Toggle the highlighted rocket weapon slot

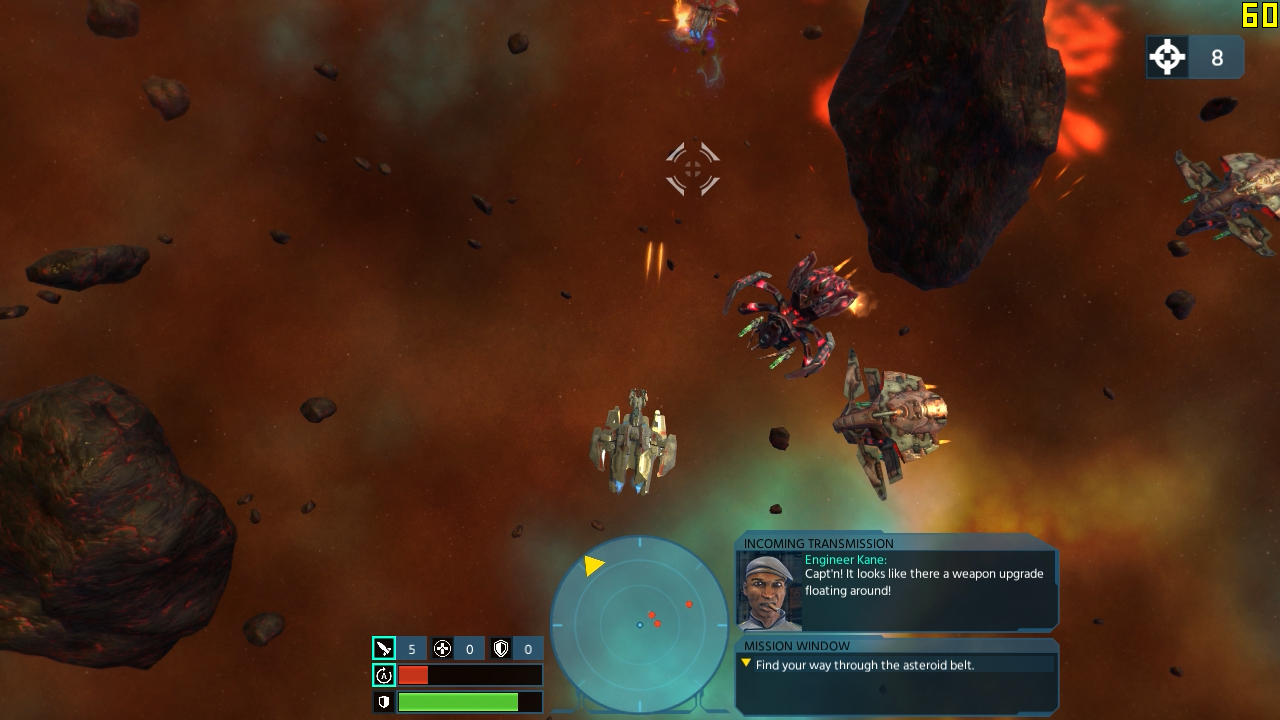tap(383, 648)
